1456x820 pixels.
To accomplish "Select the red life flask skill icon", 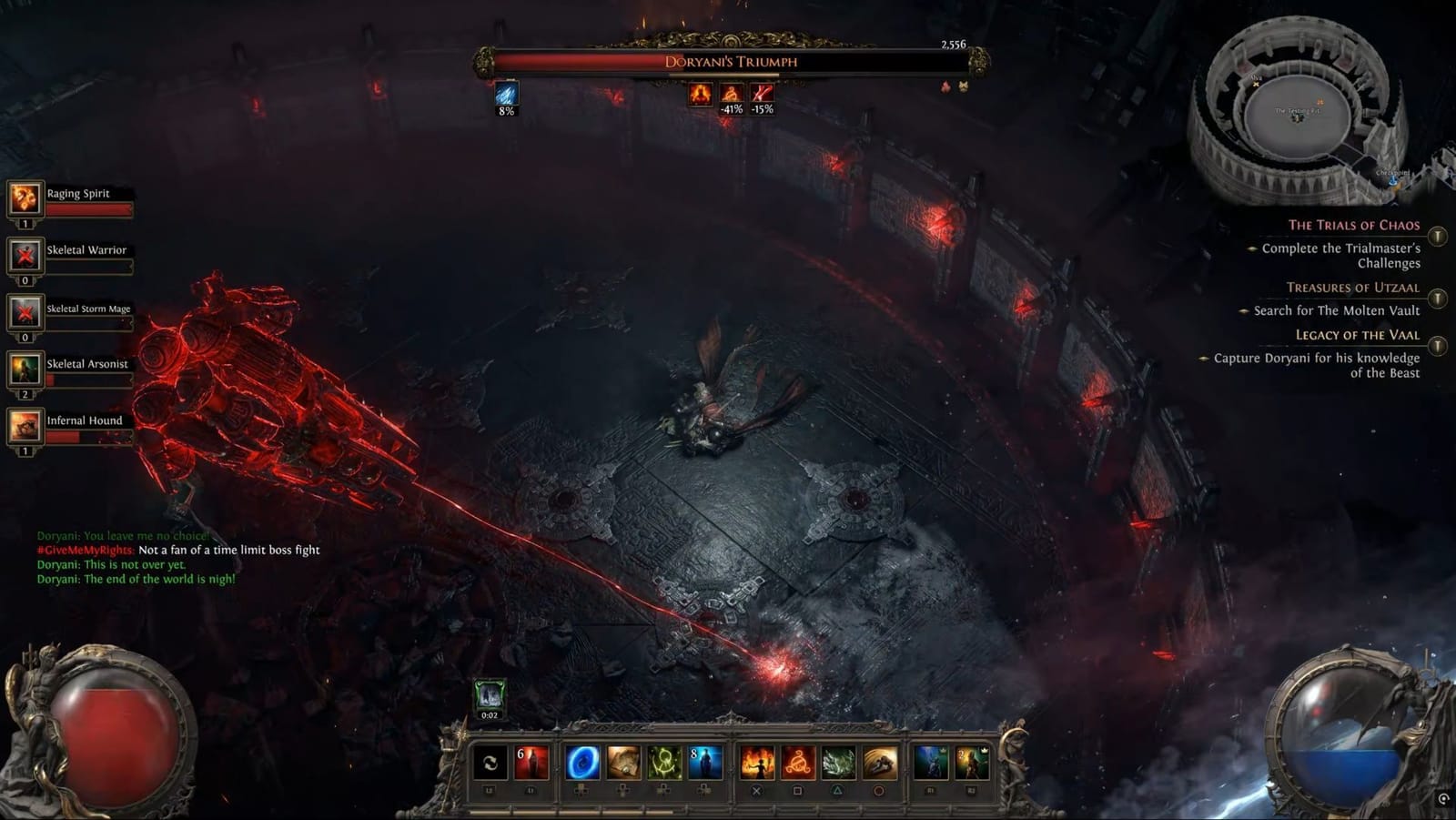I will (531, 763).
